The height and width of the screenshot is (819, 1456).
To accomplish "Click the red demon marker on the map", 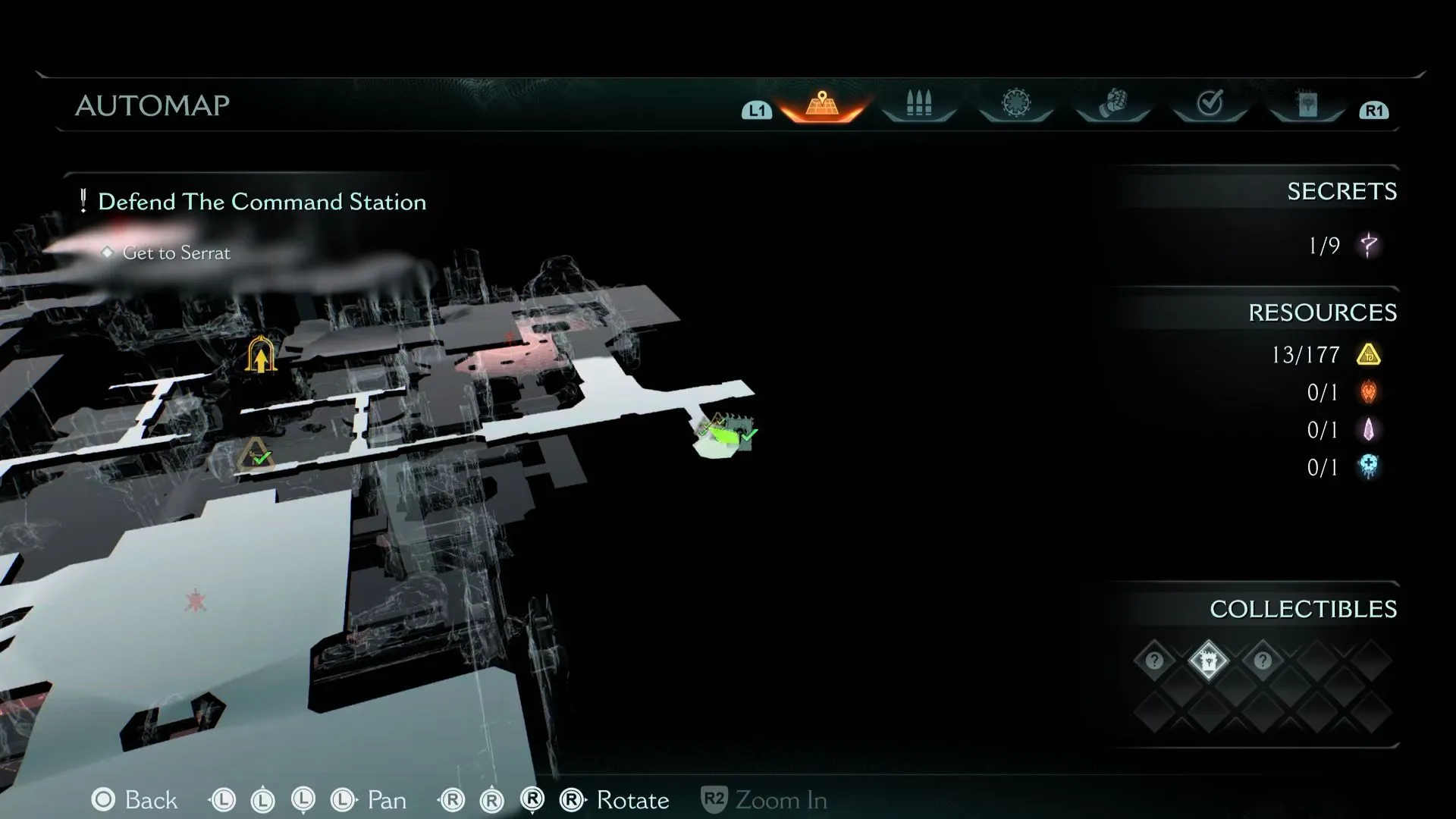I will pyautogui.click(x=196, y=602).
